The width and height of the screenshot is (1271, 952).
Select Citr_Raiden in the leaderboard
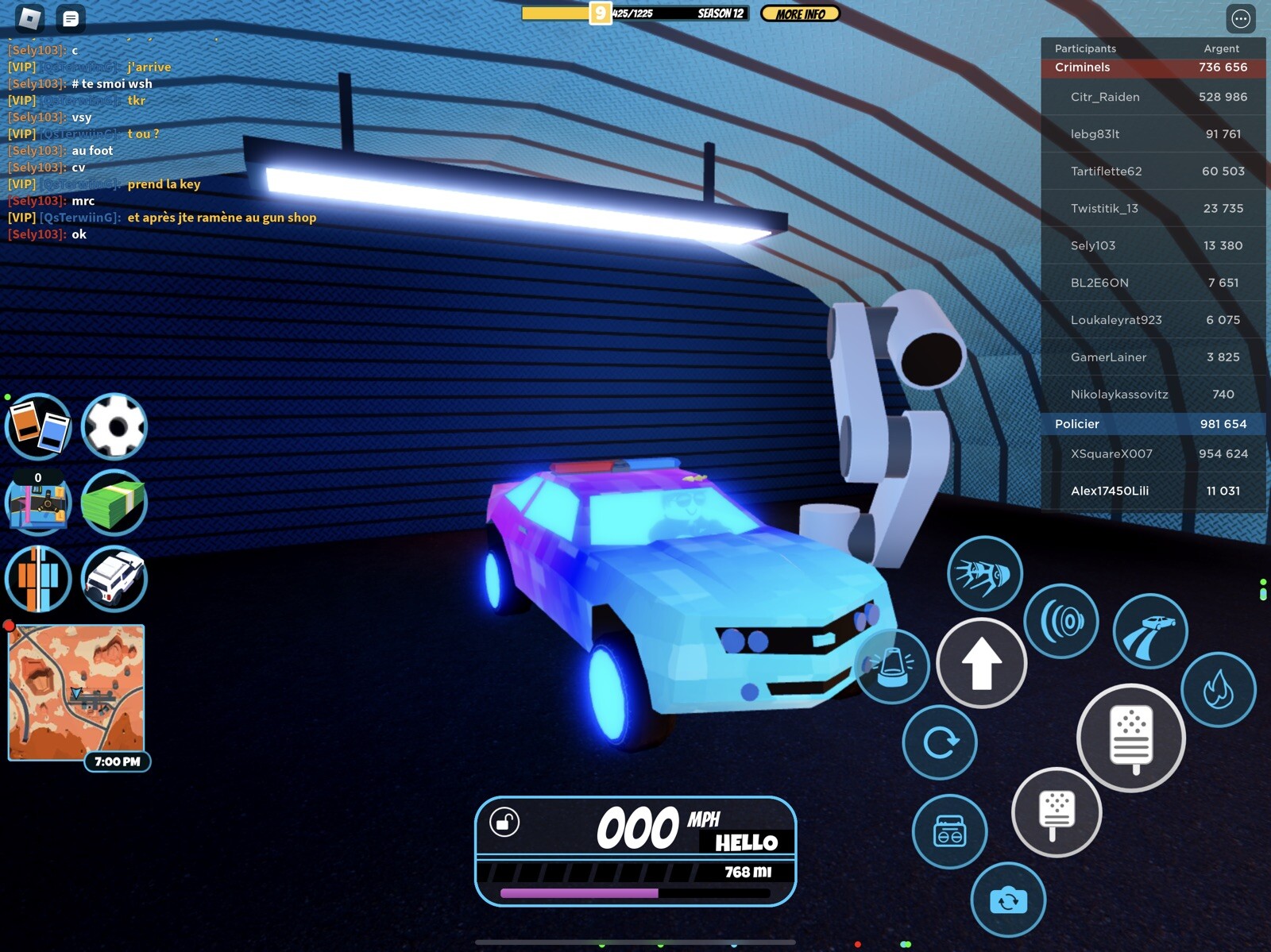[x=1153, y=96]
